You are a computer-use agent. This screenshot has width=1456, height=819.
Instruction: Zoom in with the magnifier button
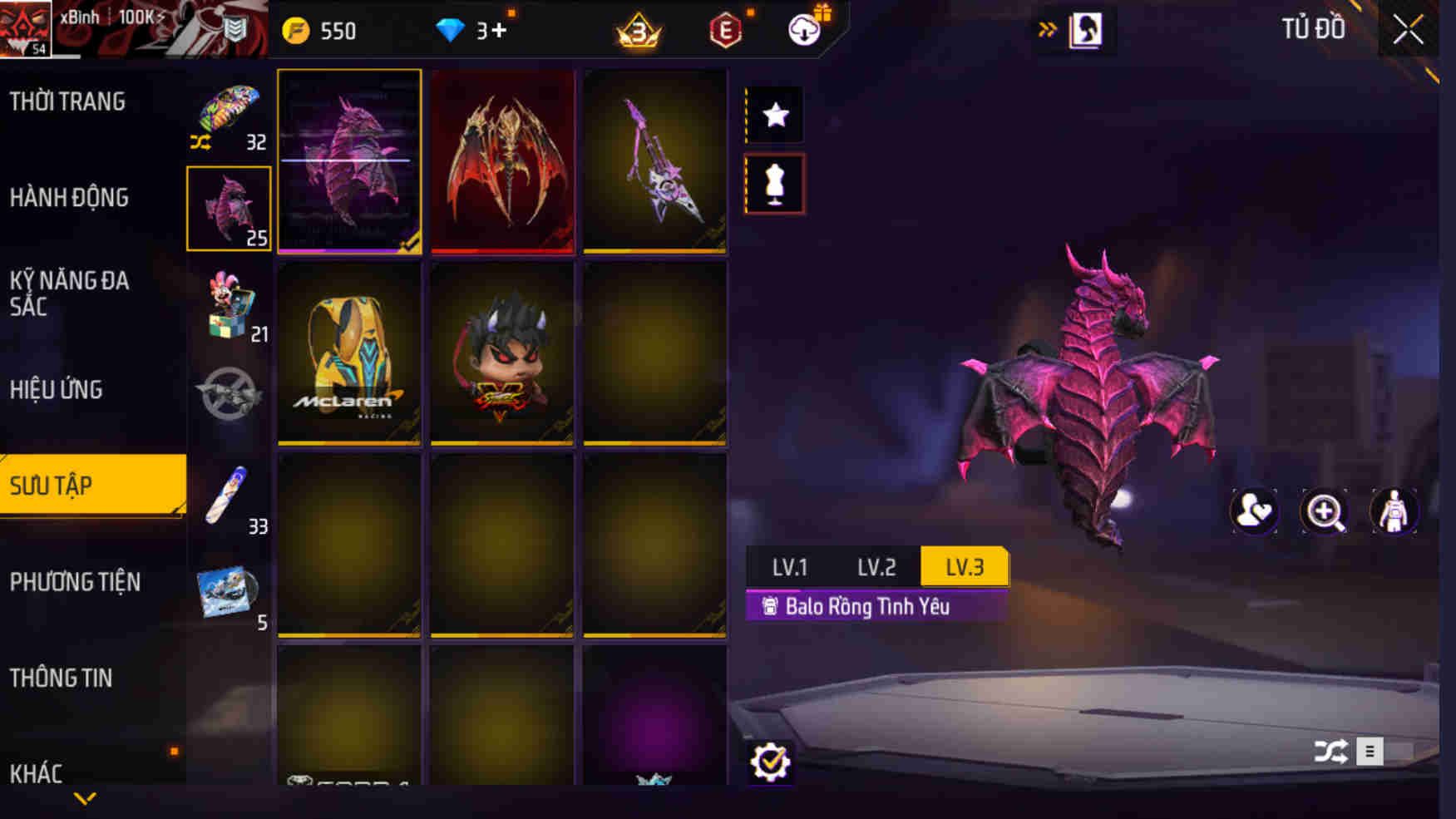pos(1324,511)
